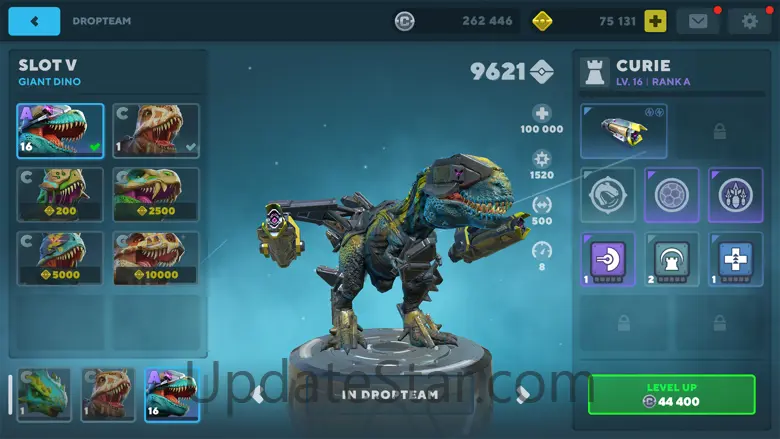
Task: Open the mail inbox envelope
Action: [697, 20]
